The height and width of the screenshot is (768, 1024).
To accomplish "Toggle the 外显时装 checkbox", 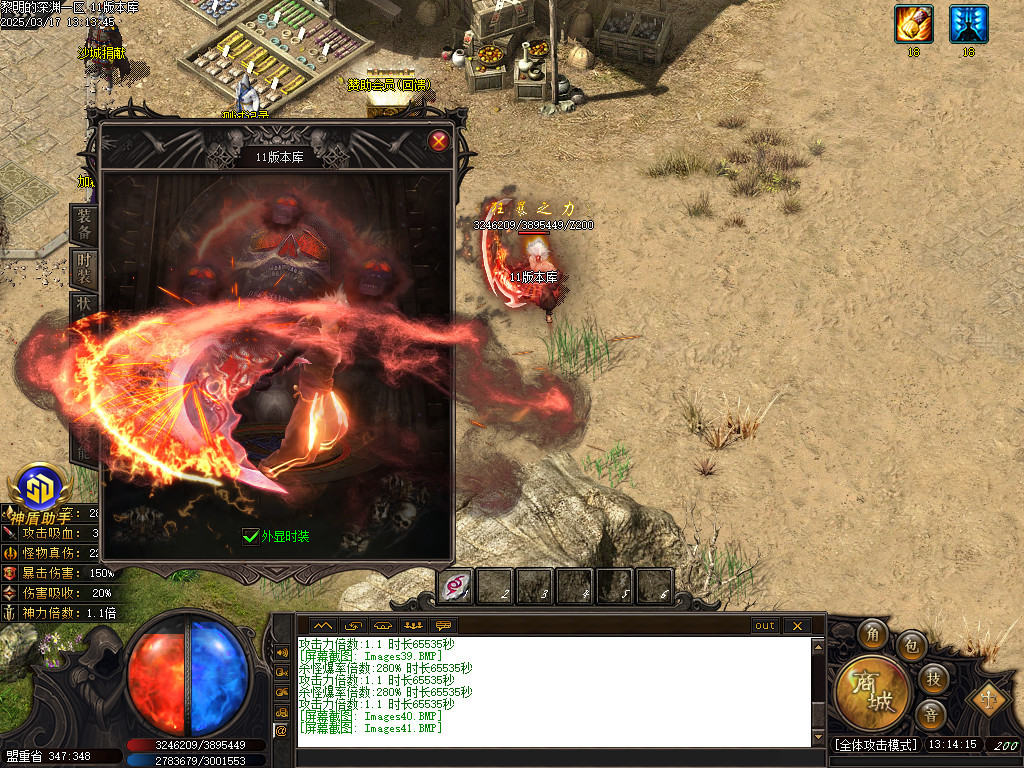I will (251, 536).
